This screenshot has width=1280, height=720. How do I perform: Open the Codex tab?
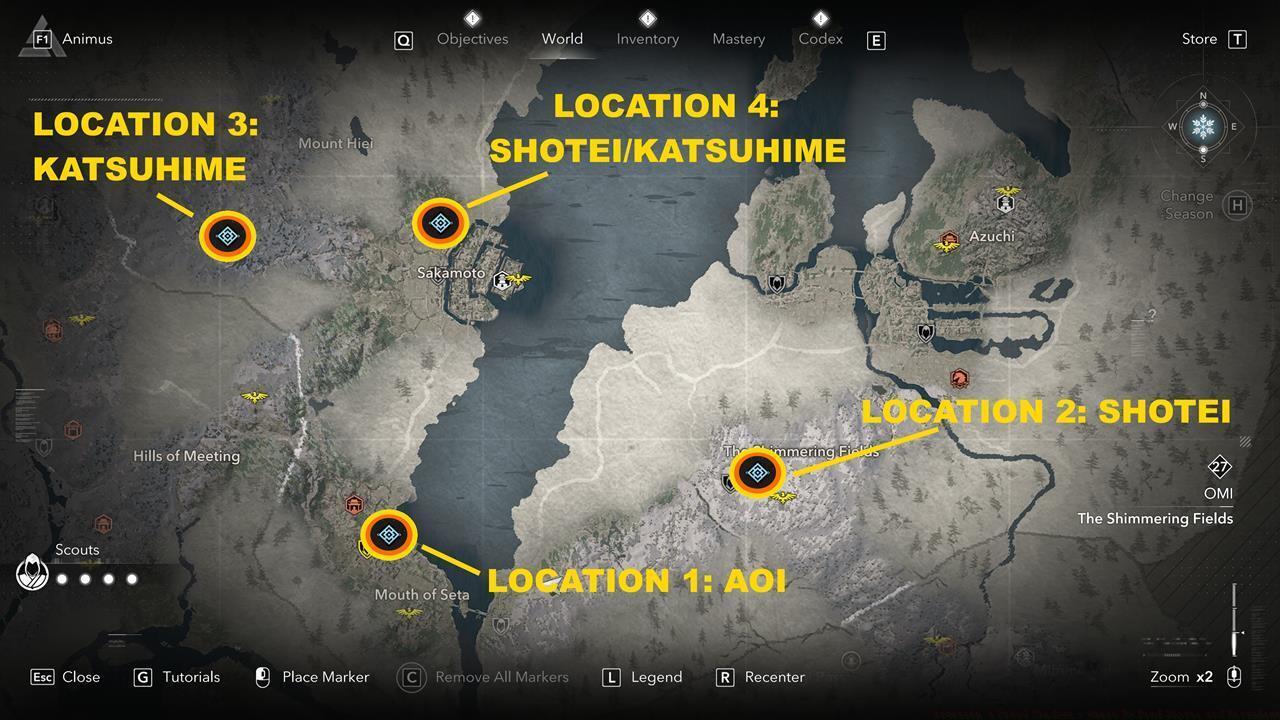point(819,38)
